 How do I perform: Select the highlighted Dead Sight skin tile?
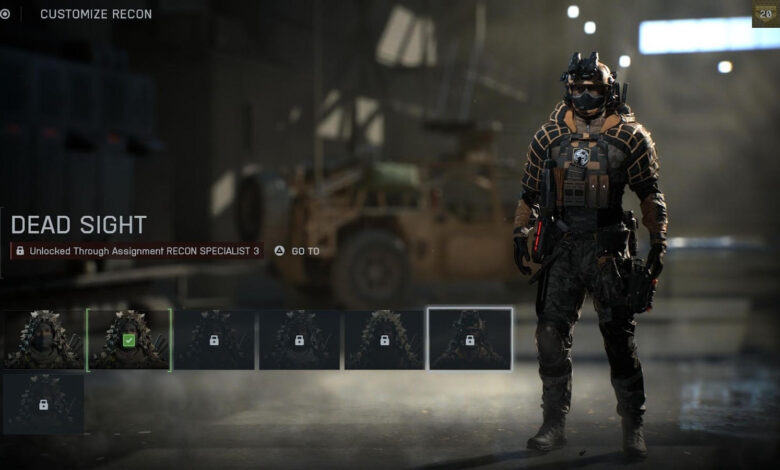click(470, 340)
